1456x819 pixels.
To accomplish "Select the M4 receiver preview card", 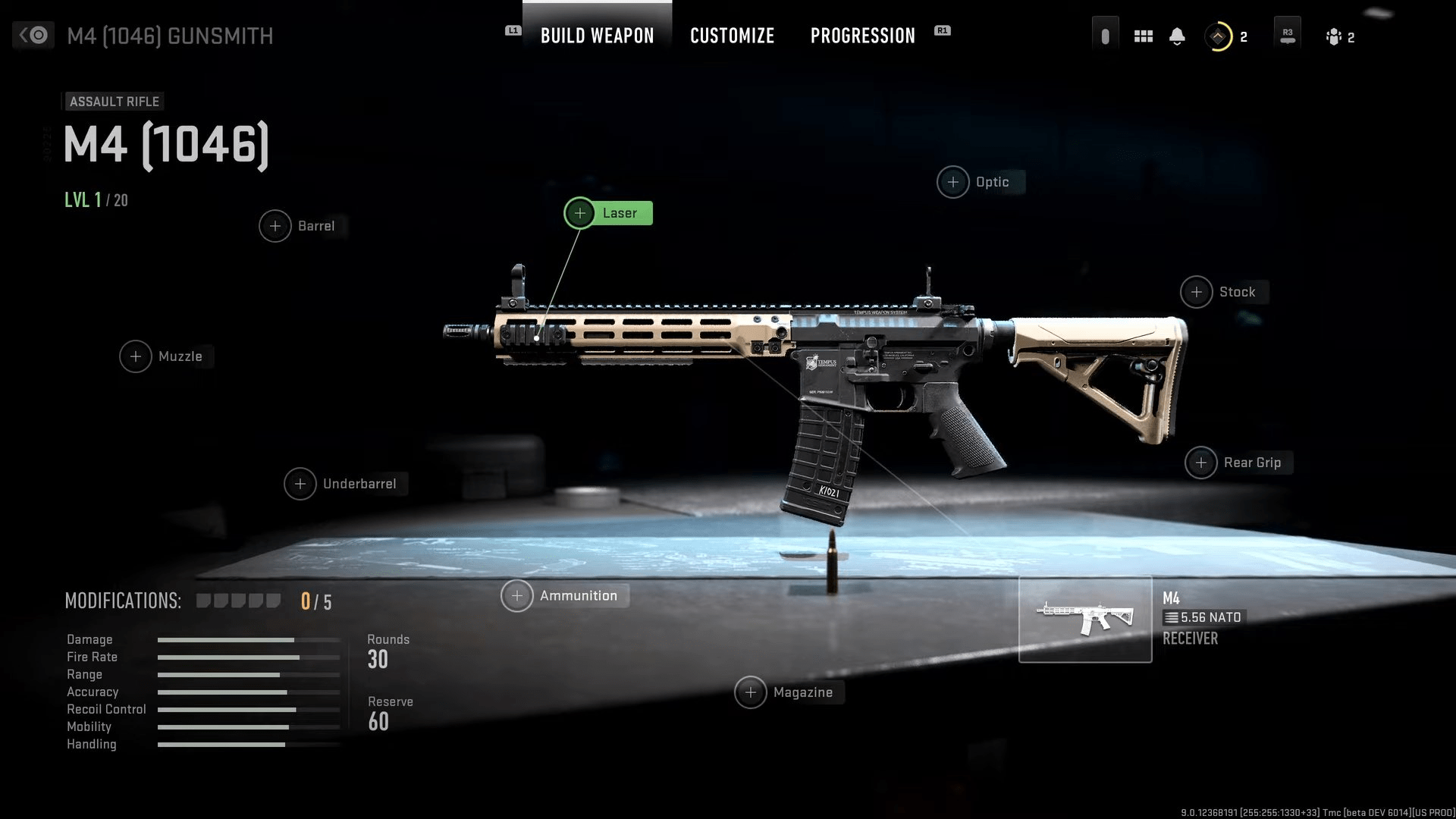I will point(1085,620).
